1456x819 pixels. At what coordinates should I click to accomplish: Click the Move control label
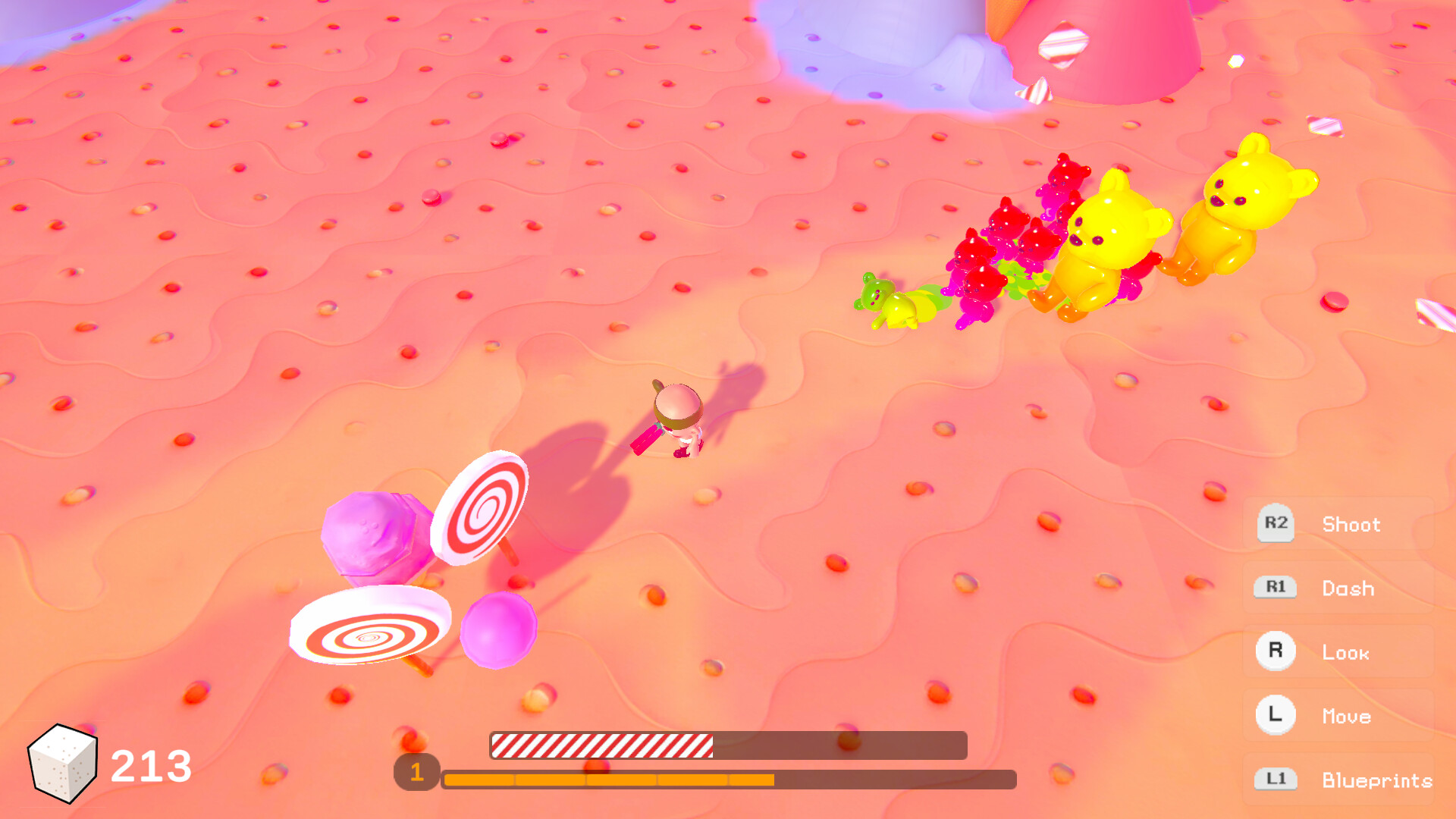[1347, 716]
